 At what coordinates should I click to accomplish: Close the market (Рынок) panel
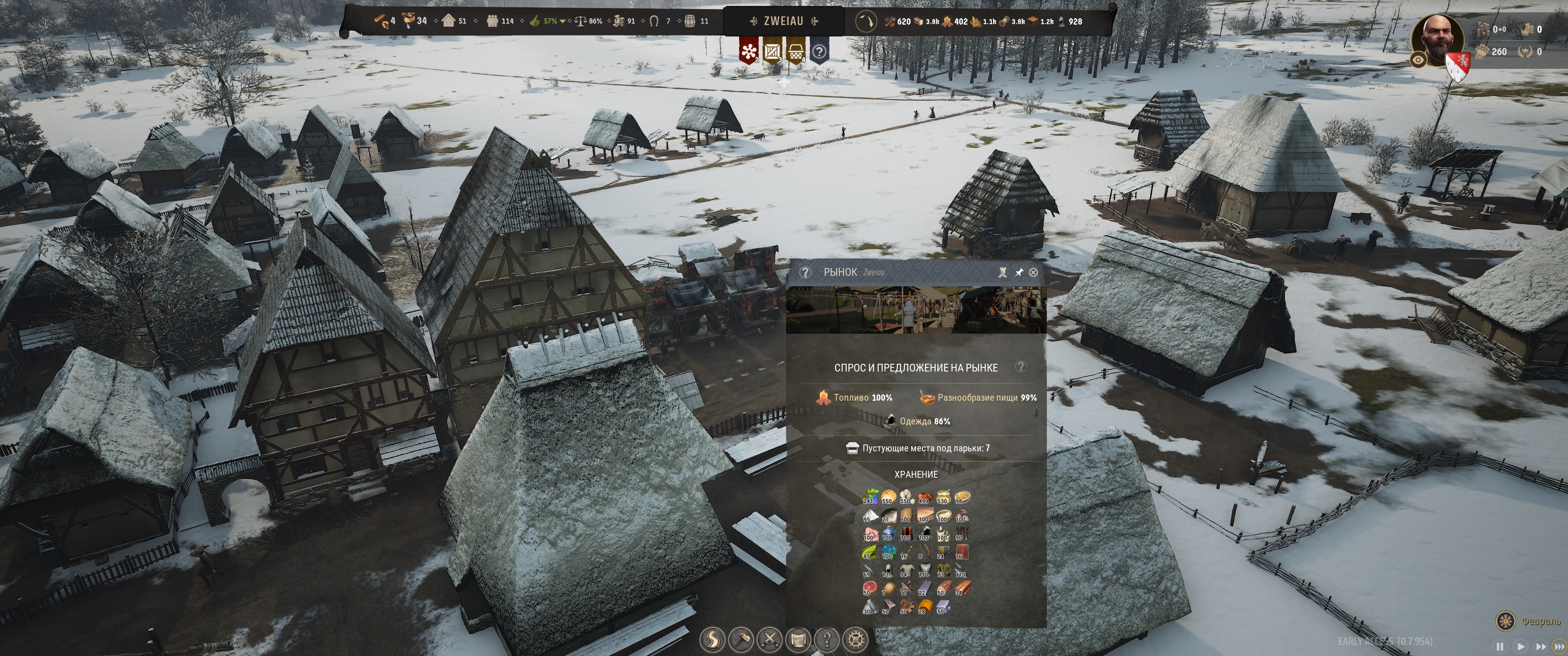coord(1033,272)
